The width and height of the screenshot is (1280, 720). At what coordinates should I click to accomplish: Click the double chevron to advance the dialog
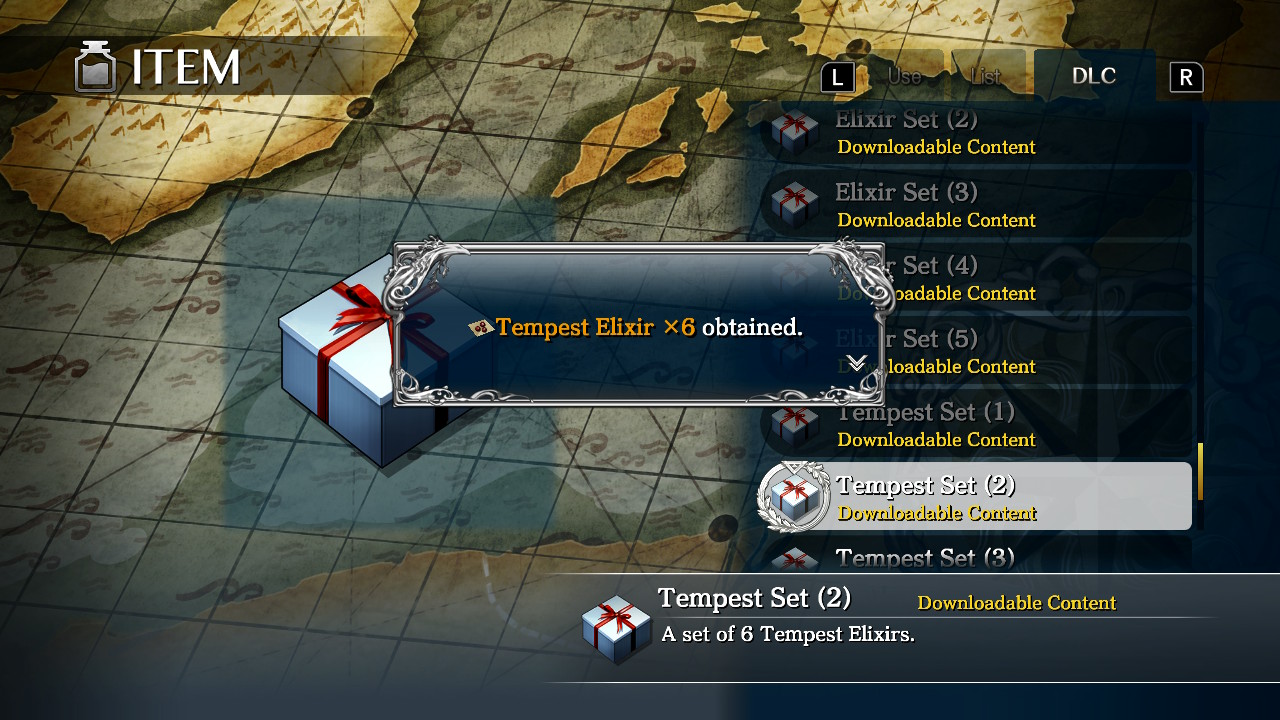click(855, 364)
